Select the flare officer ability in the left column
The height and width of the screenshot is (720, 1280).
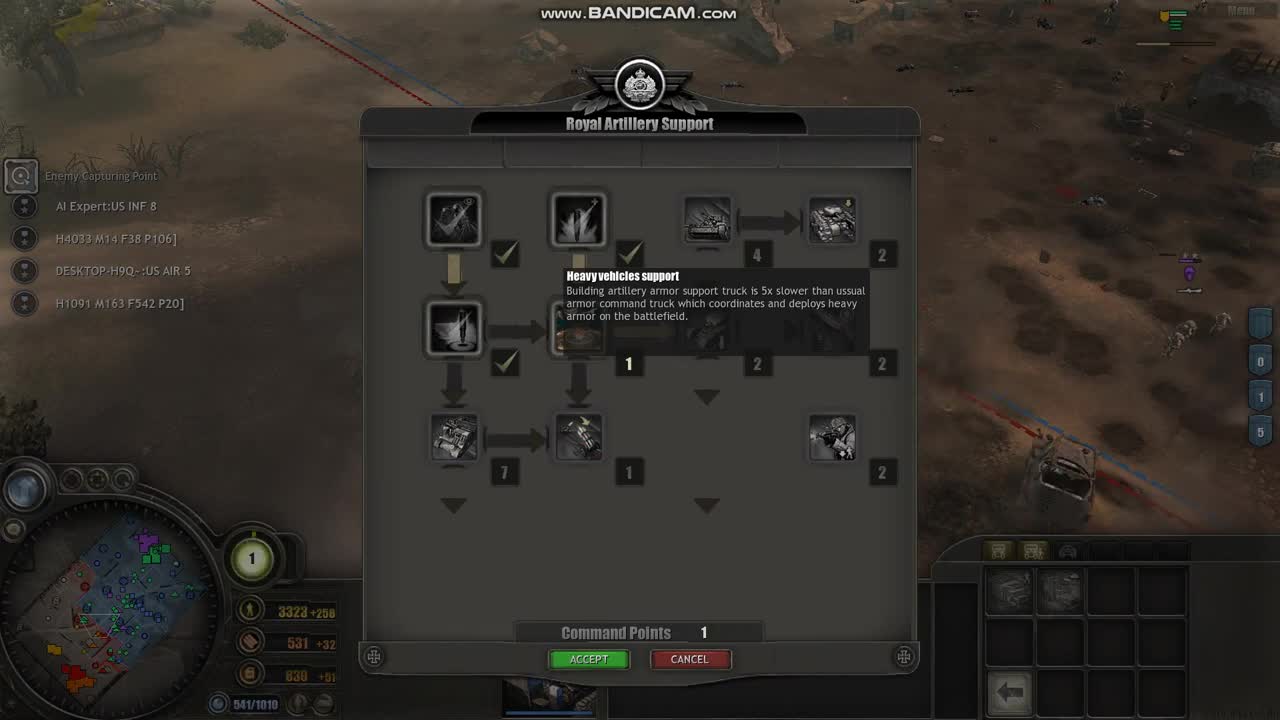click(x=454, y=328)
